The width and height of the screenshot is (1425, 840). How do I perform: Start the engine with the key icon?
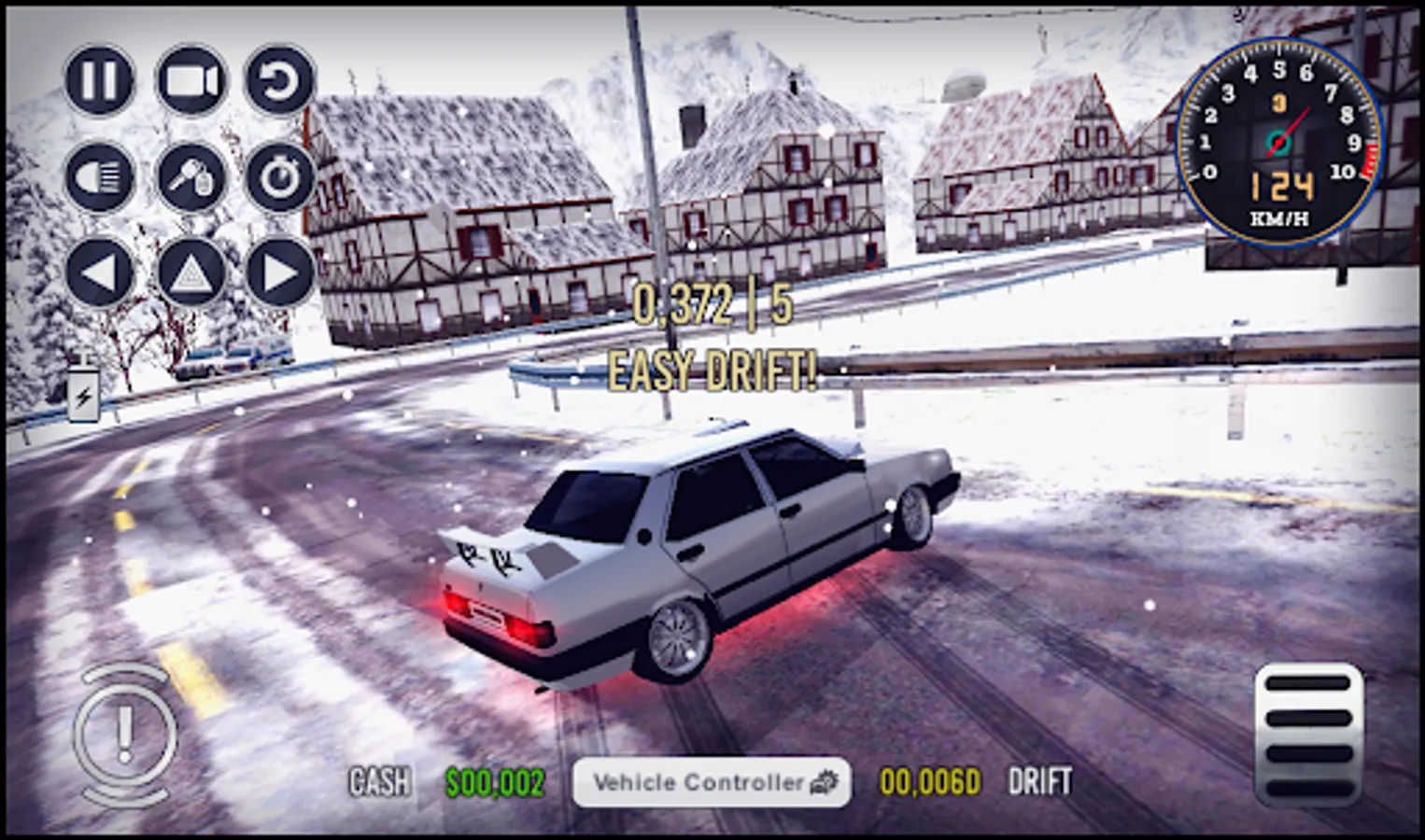(x=190, y=177)
